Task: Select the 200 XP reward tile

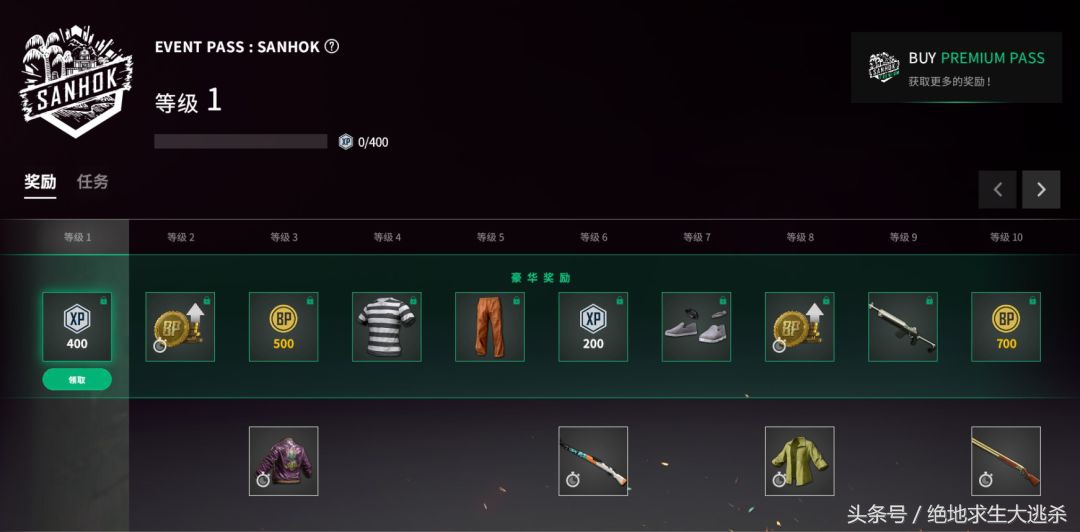Action: coord(593,327)
